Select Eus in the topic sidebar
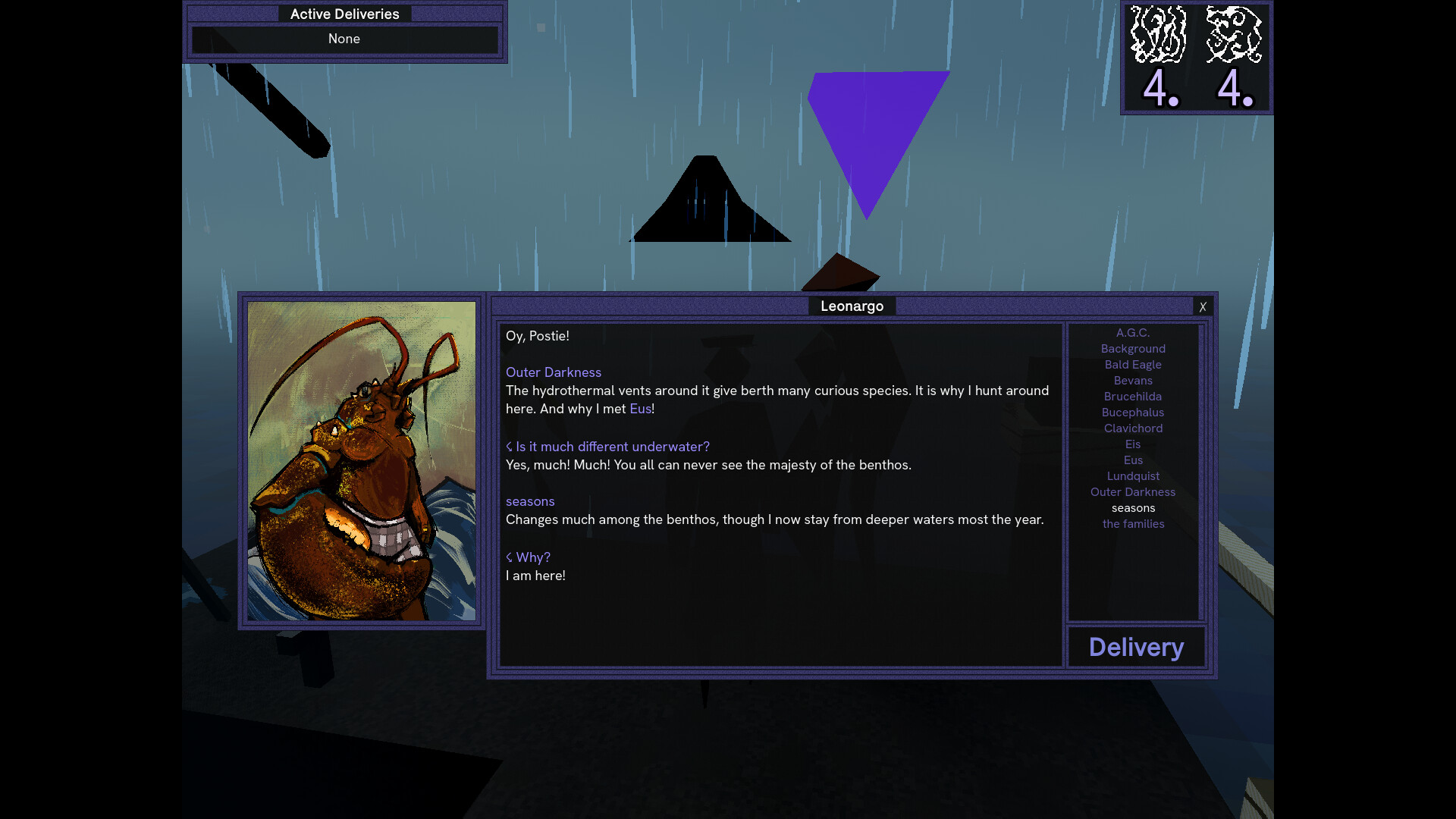The height and width of the screenshot is (819, 1456). click(1133, 460)
